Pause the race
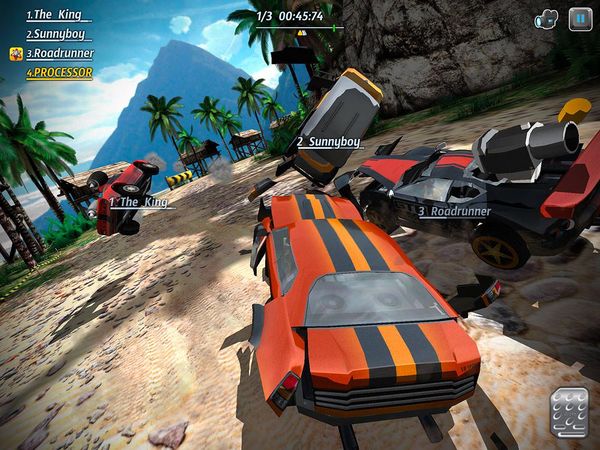The width and height of the screenshot is (600, 450). [580, 18]
